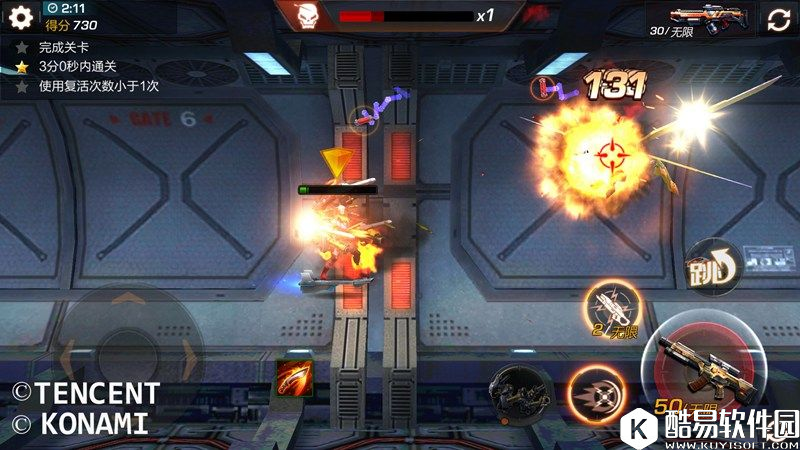Tap the virtual joystick up arrow
The height and width of the screenshot is (450, 800).
[130, 300]
